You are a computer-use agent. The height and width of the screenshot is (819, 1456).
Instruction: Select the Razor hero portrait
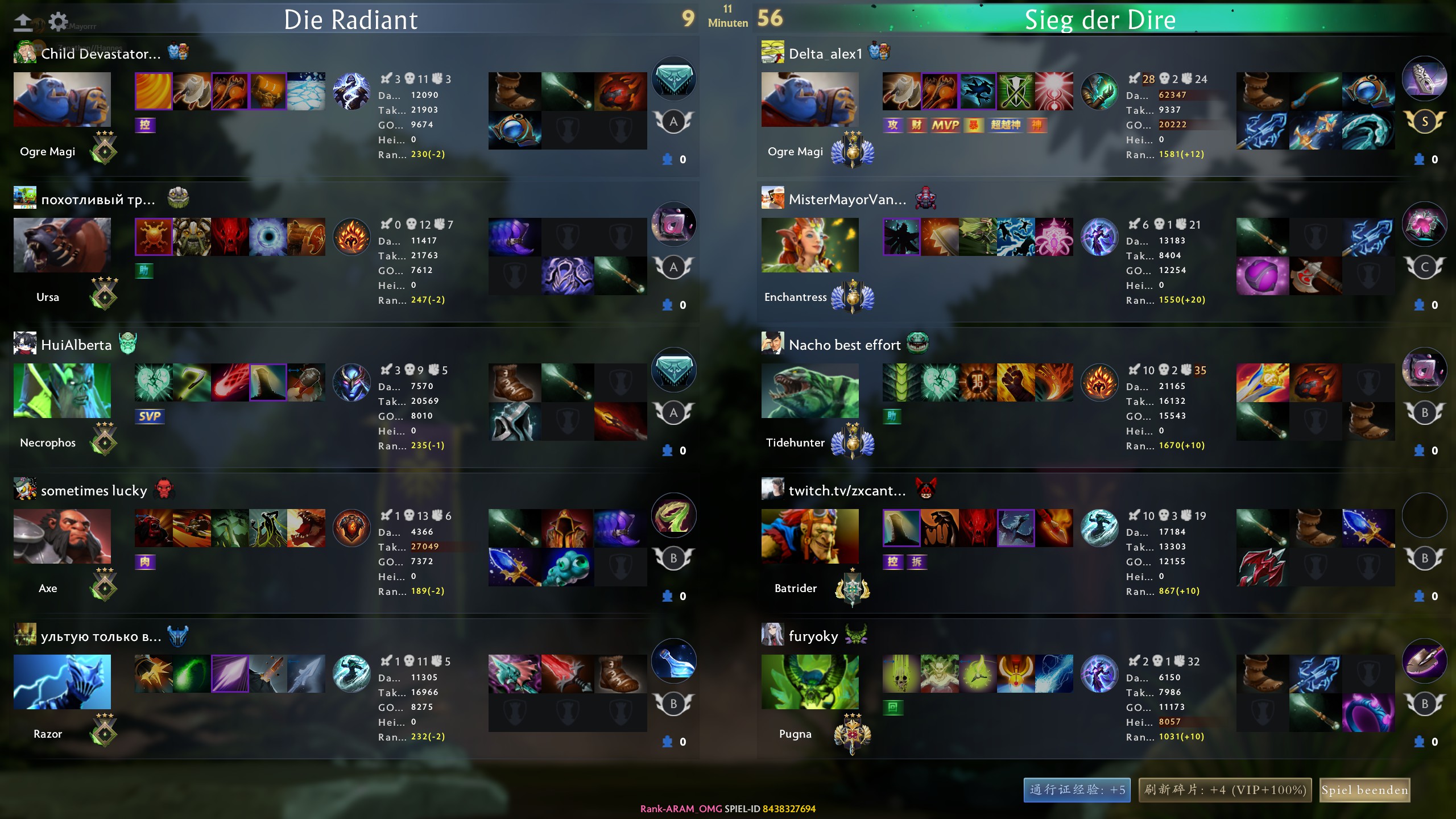coord(62,682)
